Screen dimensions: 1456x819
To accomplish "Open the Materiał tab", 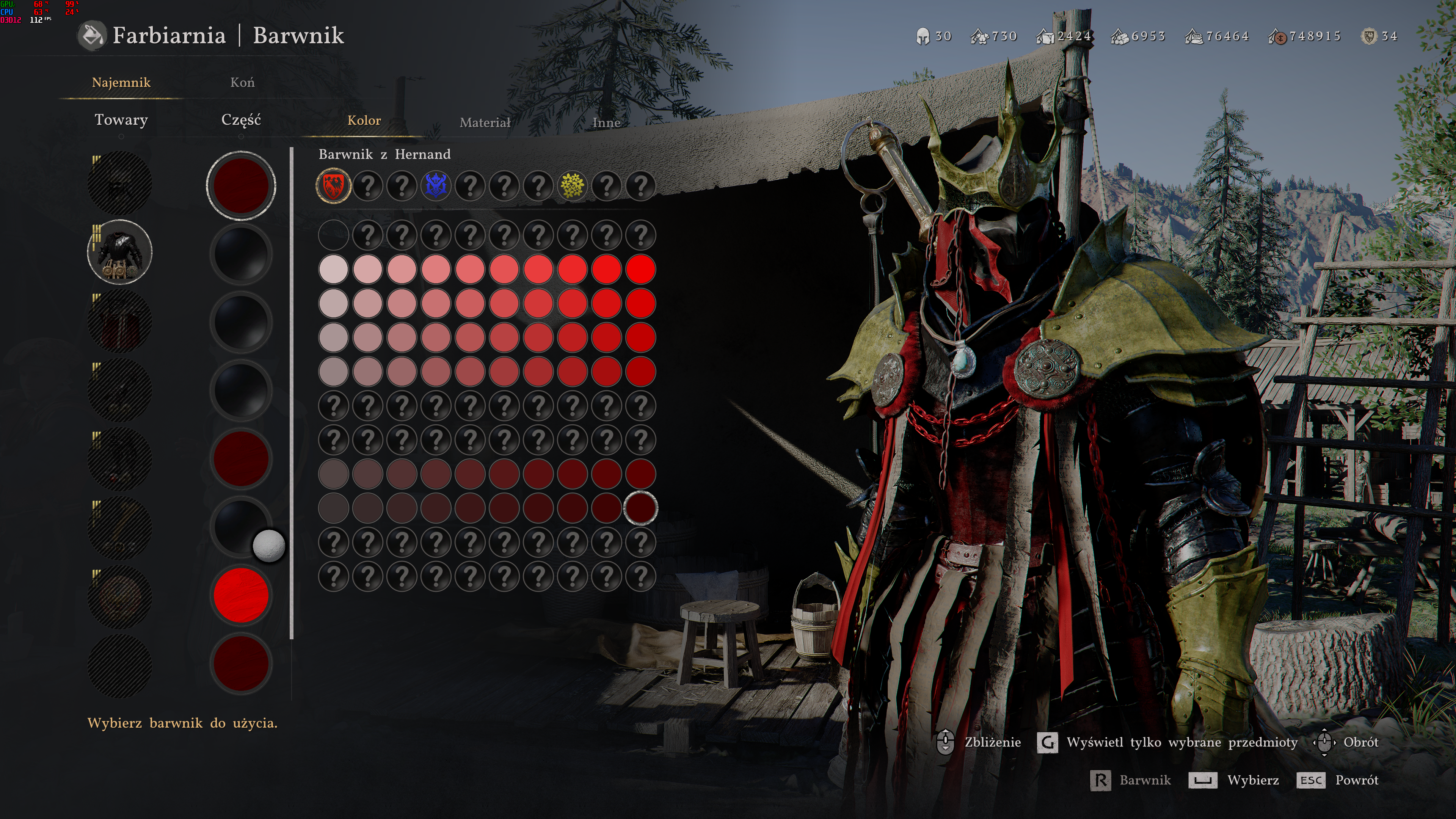I will click(485, 122).
